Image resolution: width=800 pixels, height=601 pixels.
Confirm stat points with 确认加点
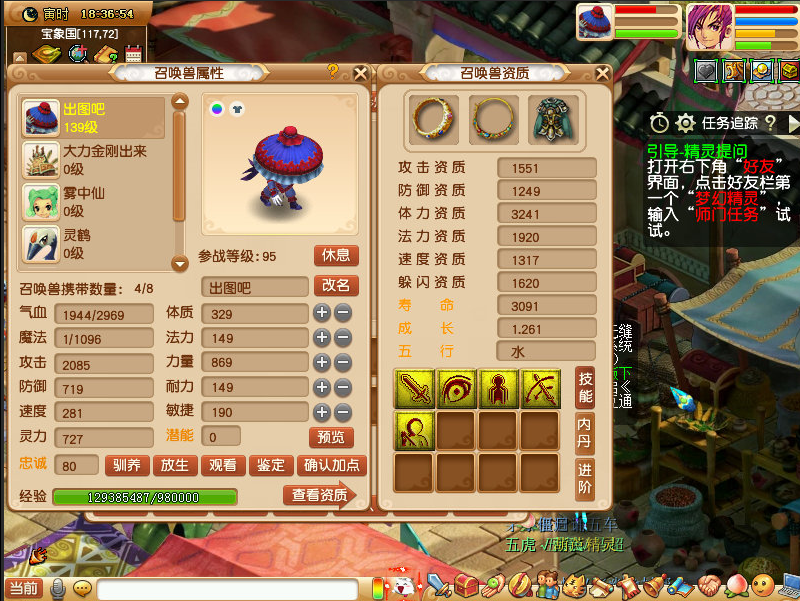click(334, 465)
